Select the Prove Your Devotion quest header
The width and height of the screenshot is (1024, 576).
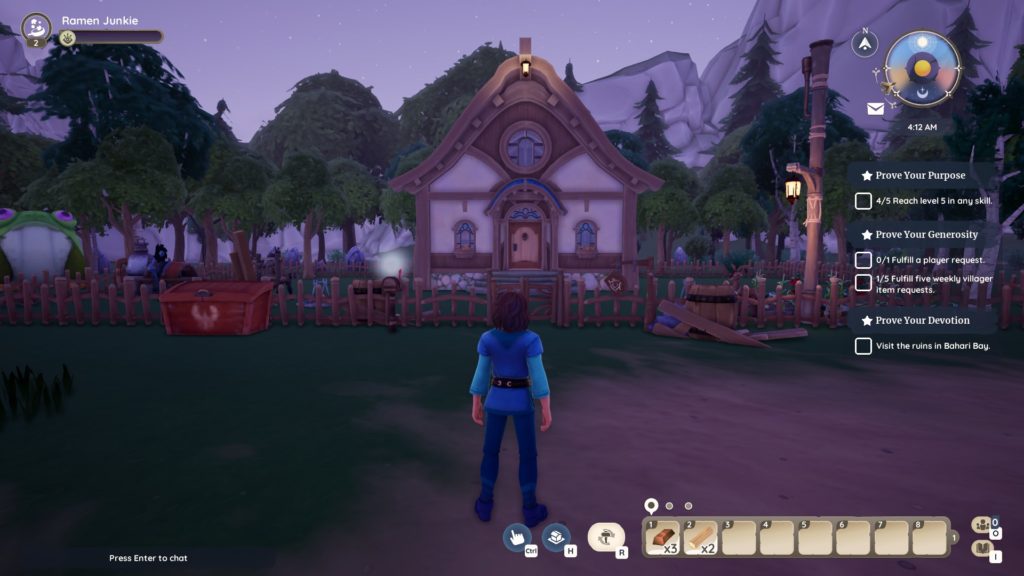(x=922, y=320)
